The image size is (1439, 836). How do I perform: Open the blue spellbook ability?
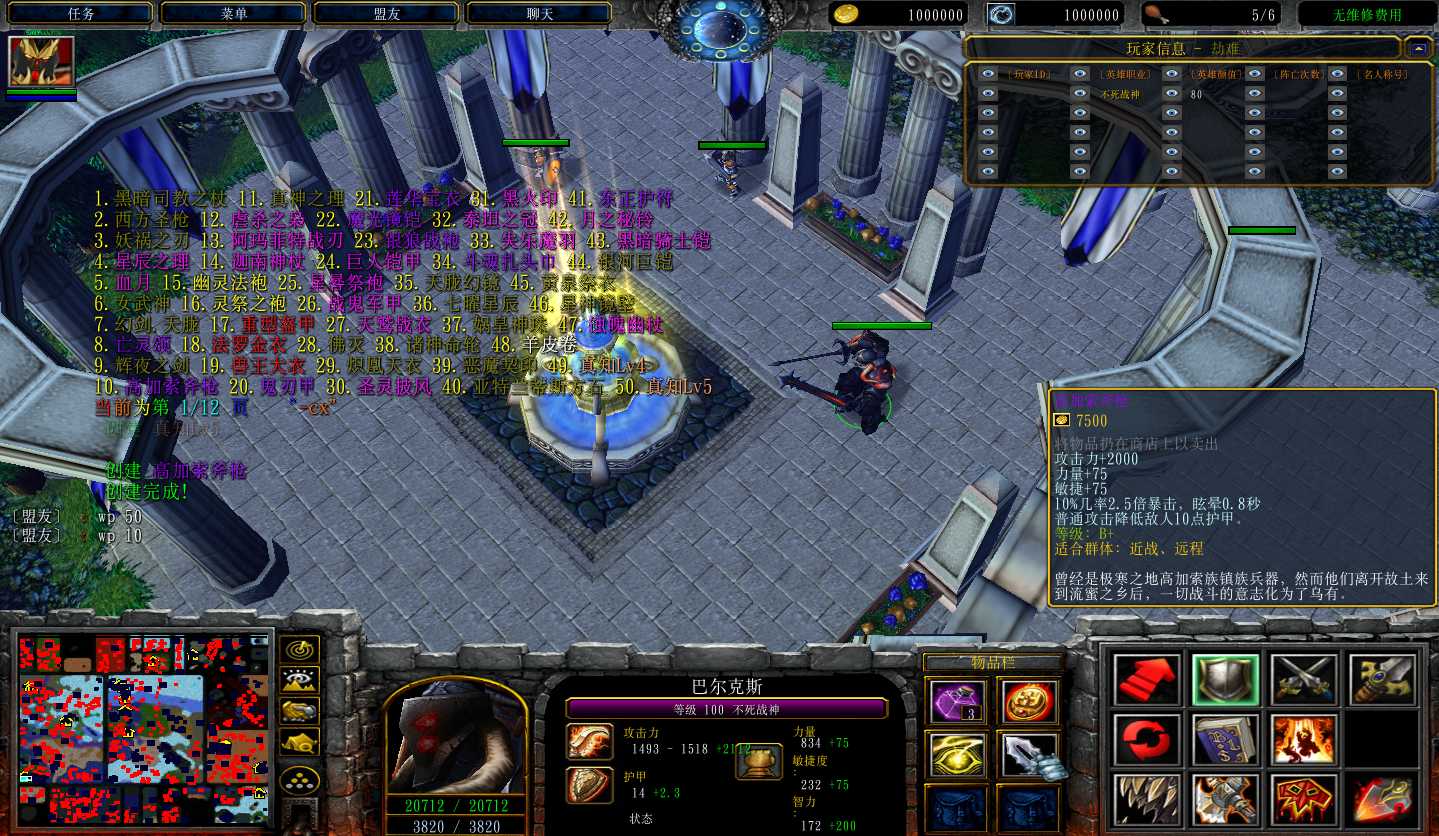[x=1225, y=740]
